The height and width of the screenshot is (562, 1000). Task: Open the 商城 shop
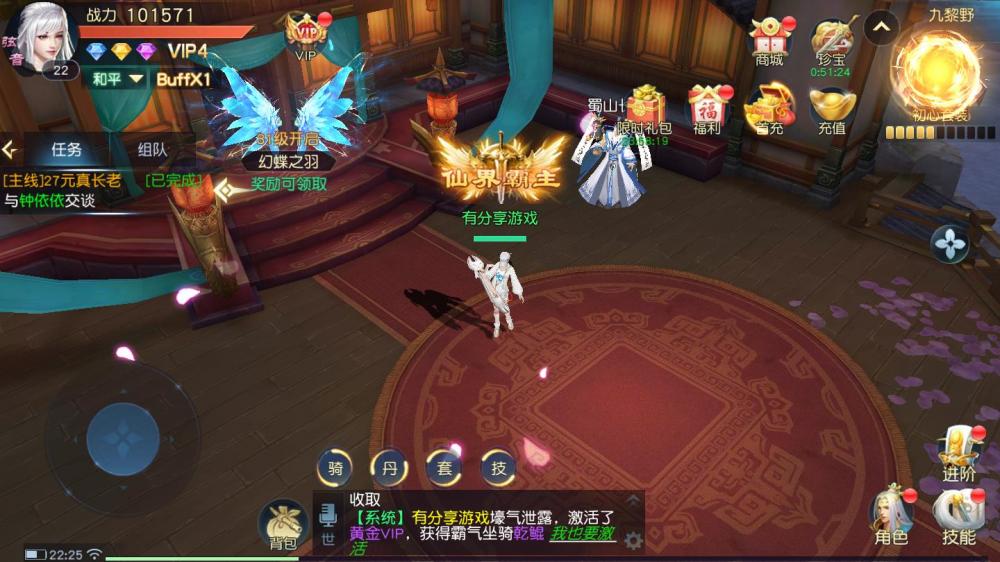coord(769,41)
